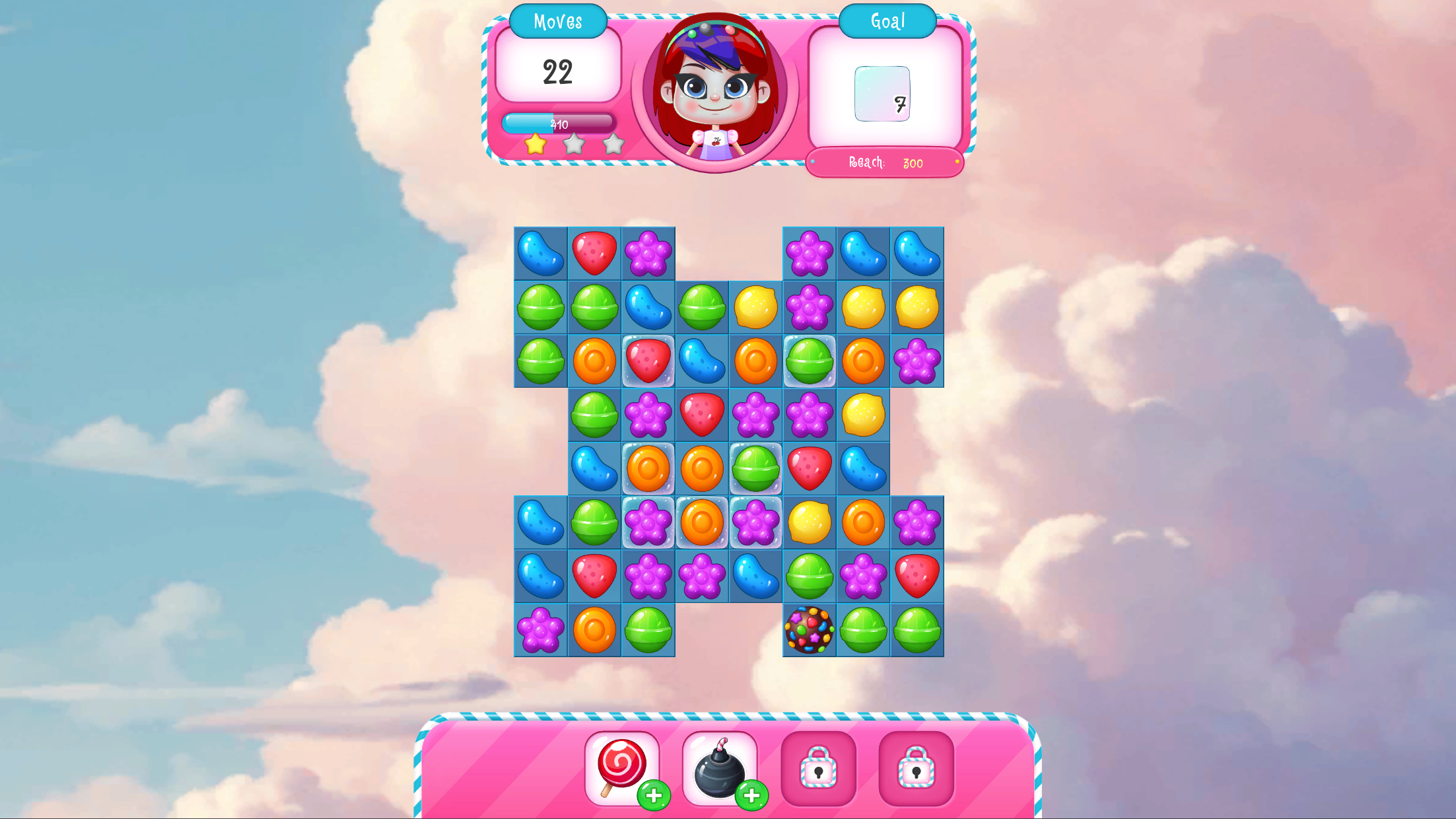
Task: Click the Moves label banner
Action: click(x=558, y=22)
